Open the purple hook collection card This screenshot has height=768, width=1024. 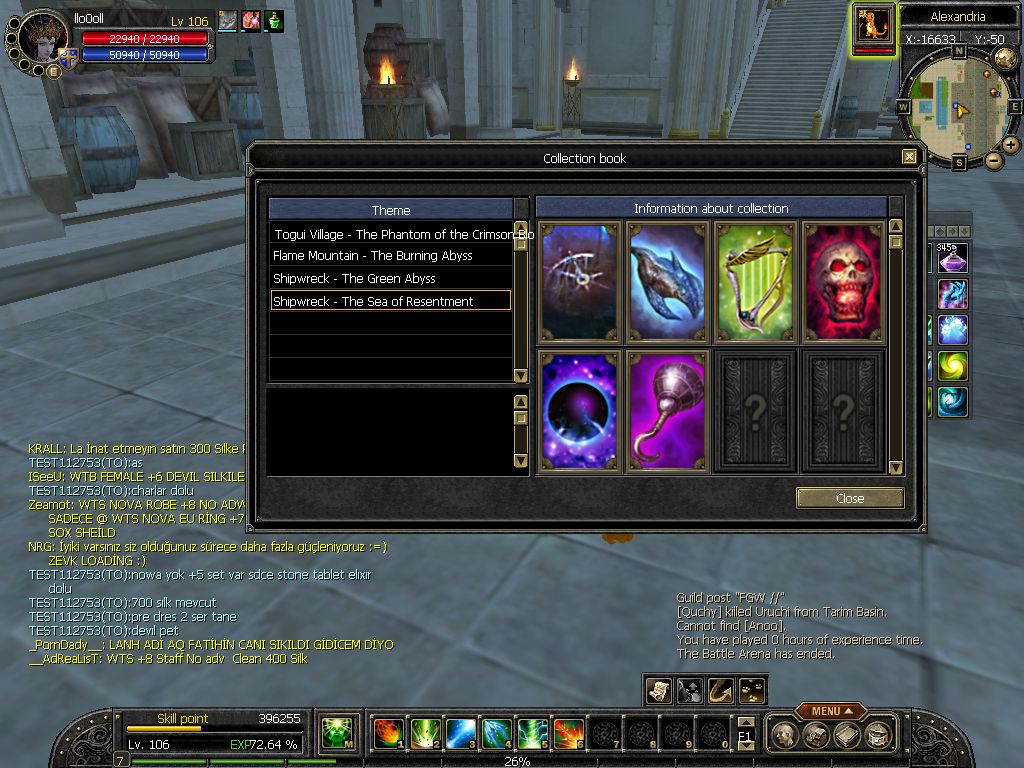[667, 410]
